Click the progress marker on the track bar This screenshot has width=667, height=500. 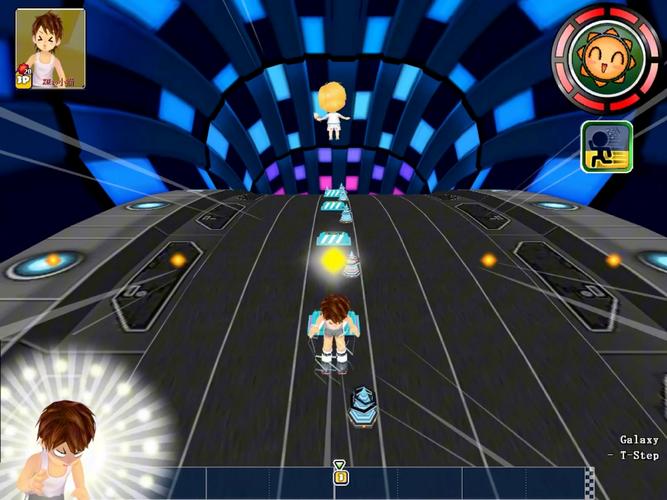click(340, 474)
